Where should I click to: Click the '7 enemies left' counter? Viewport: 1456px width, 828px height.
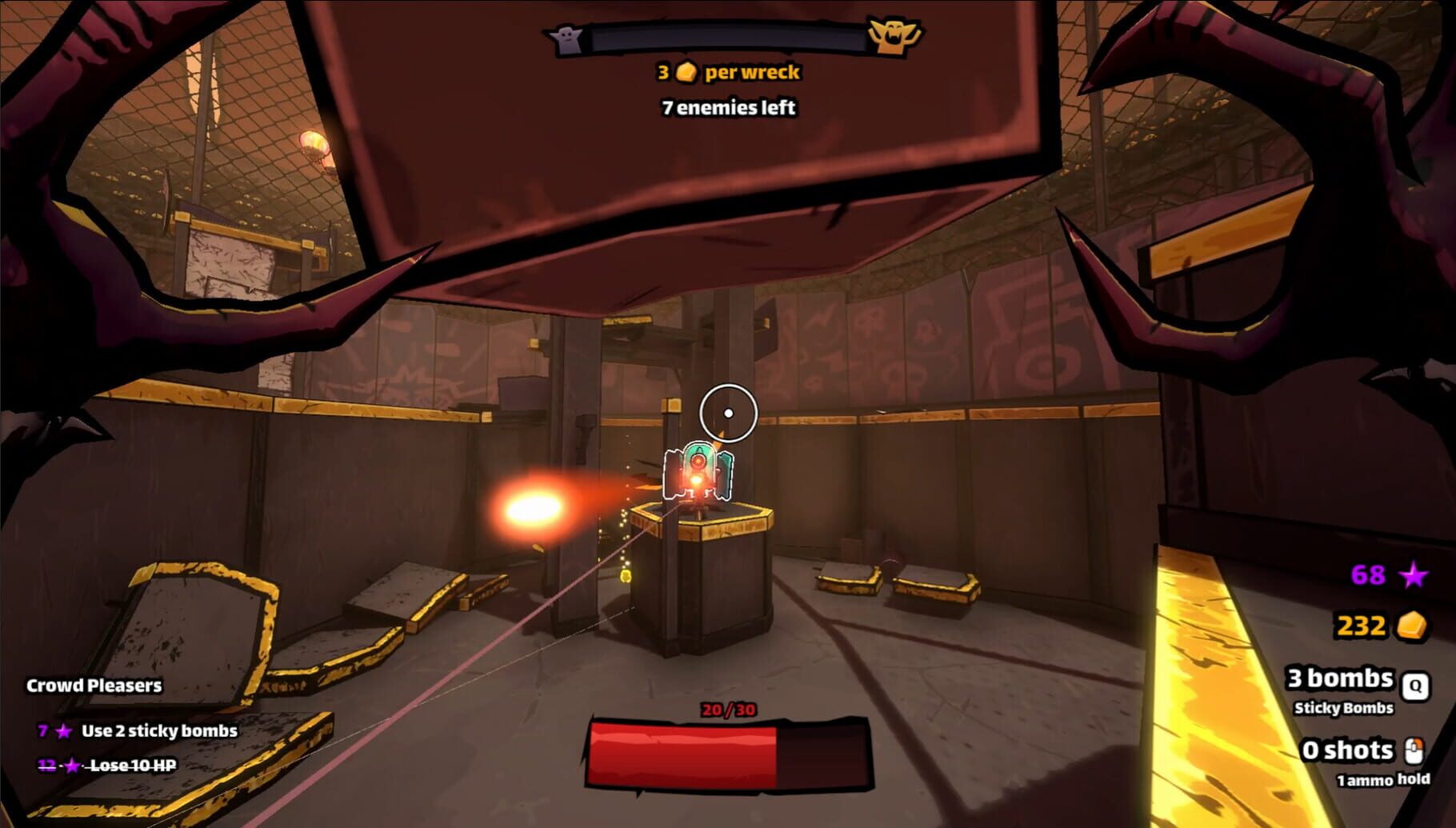pyautogui.click(x=728, y=106)
